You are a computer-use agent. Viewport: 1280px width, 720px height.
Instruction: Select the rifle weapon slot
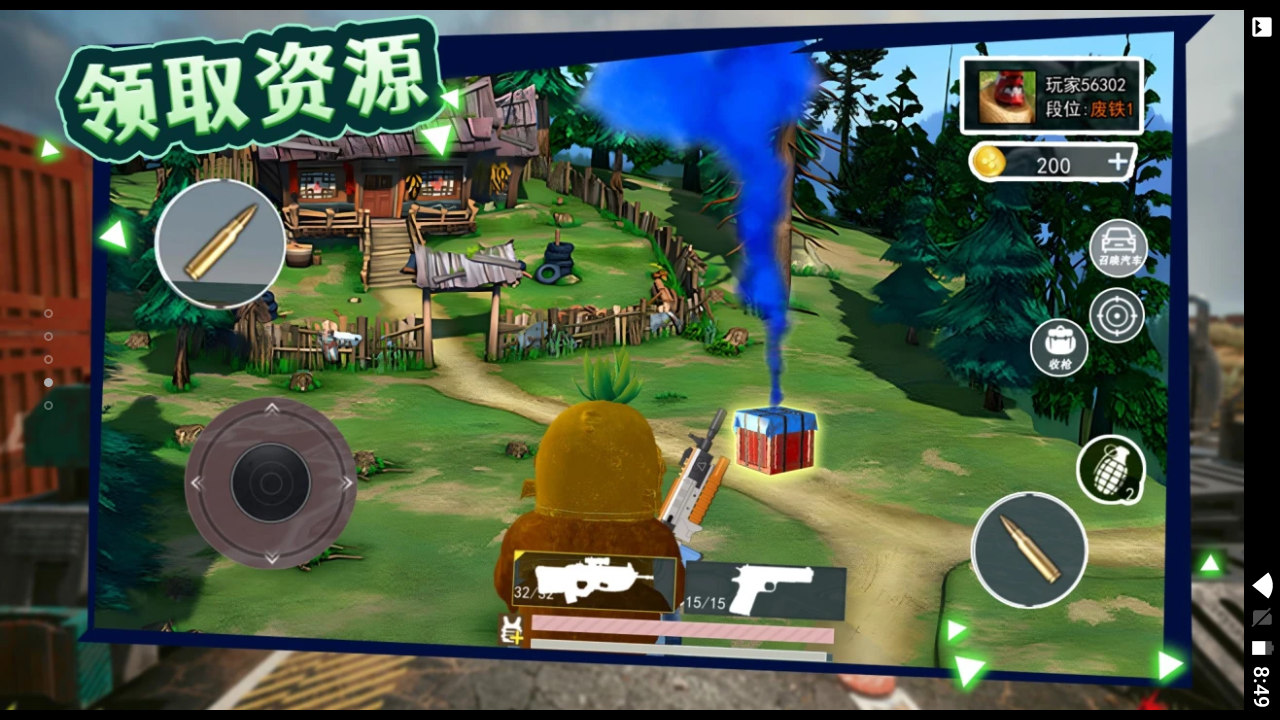coord(596,581)
